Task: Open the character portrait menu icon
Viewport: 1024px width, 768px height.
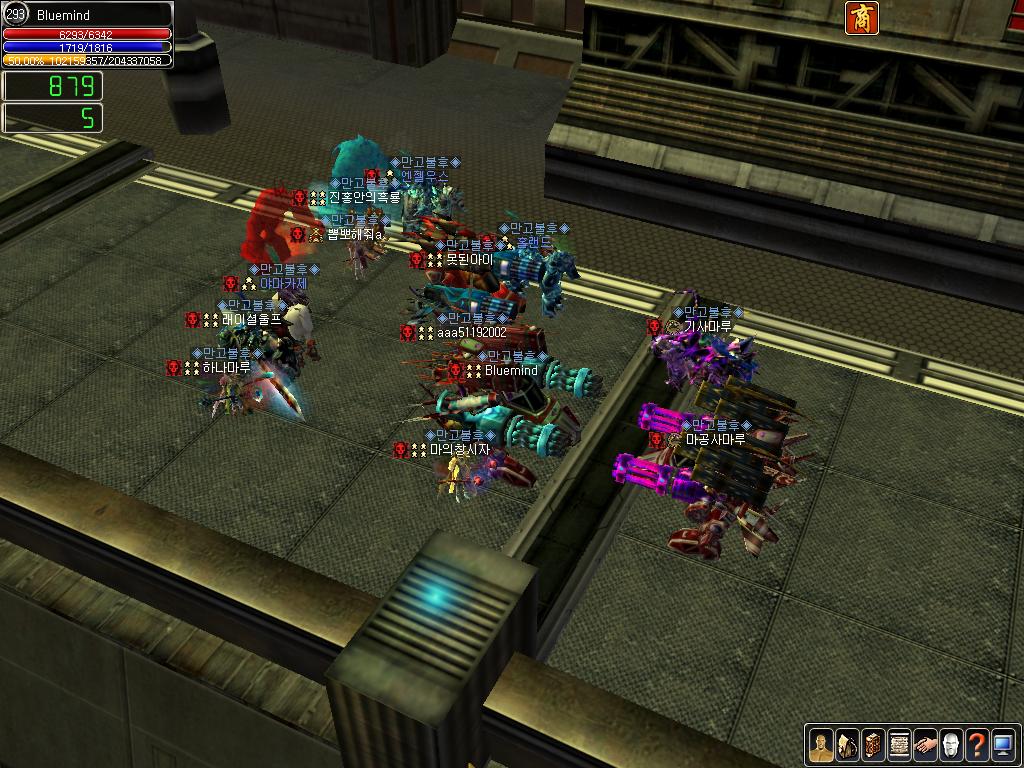Action: pos(821,745)
